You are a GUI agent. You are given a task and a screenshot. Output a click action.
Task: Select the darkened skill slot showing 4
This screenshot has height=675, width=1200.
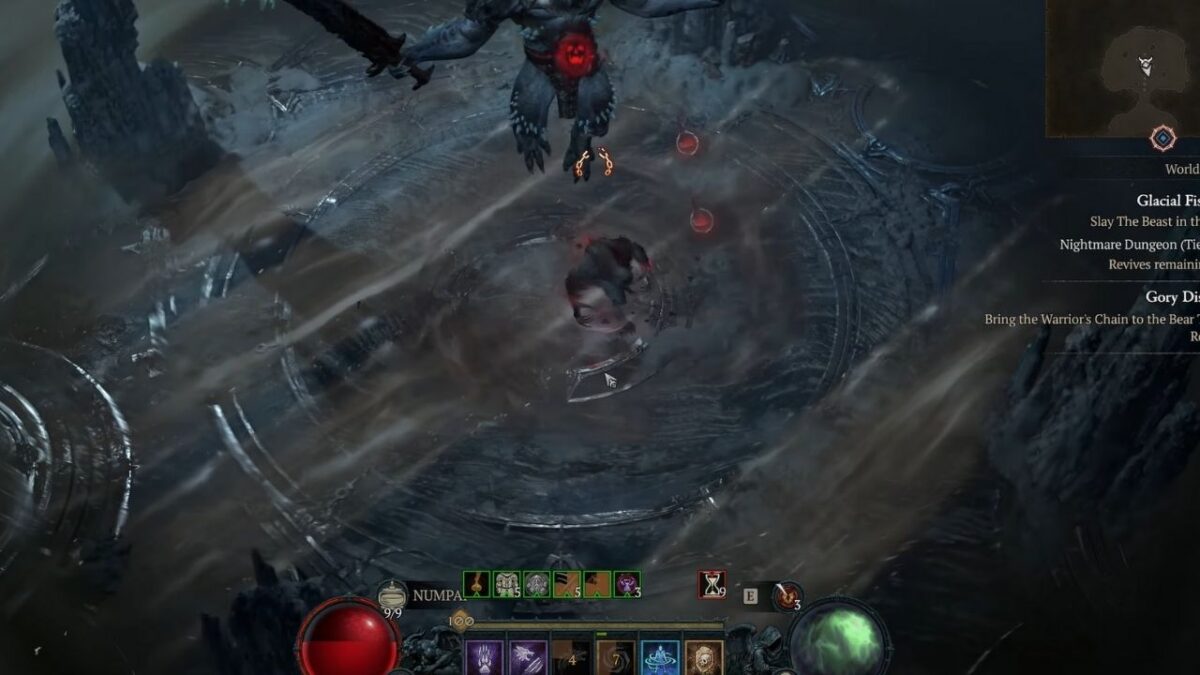click(x=572, y=658)
